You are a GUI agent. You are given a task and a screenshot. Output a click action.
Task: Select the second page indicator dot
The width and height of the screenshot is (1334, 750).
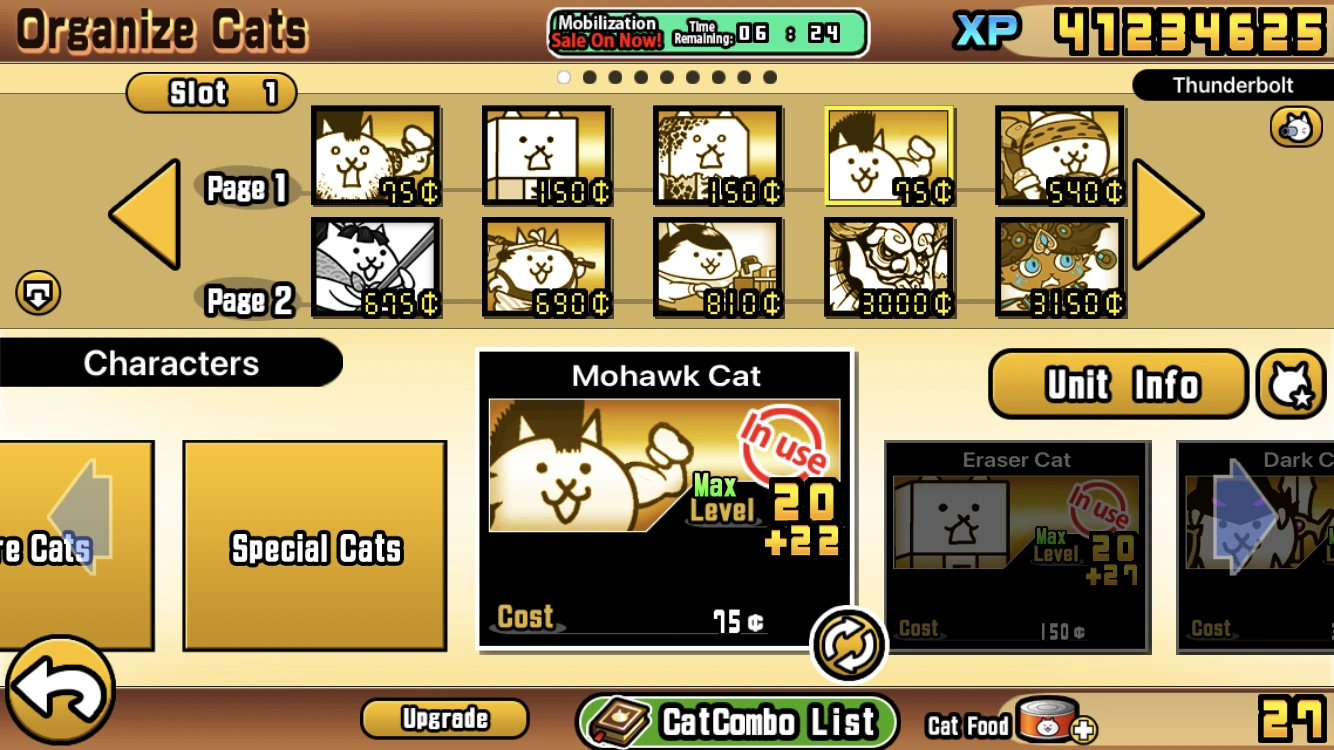(590, 76)
